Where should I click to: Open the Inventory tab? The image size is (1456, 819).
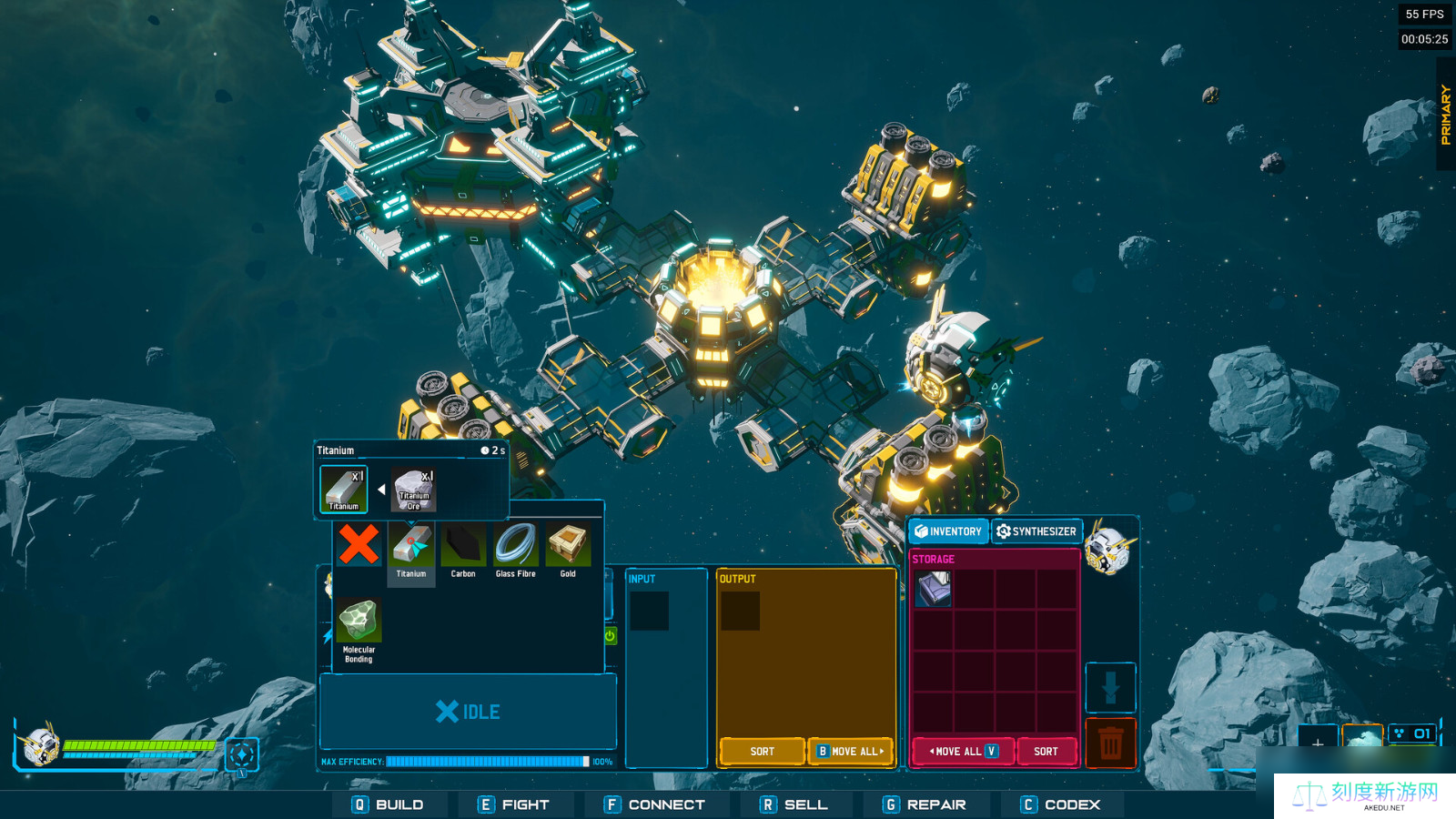(948, 531)
